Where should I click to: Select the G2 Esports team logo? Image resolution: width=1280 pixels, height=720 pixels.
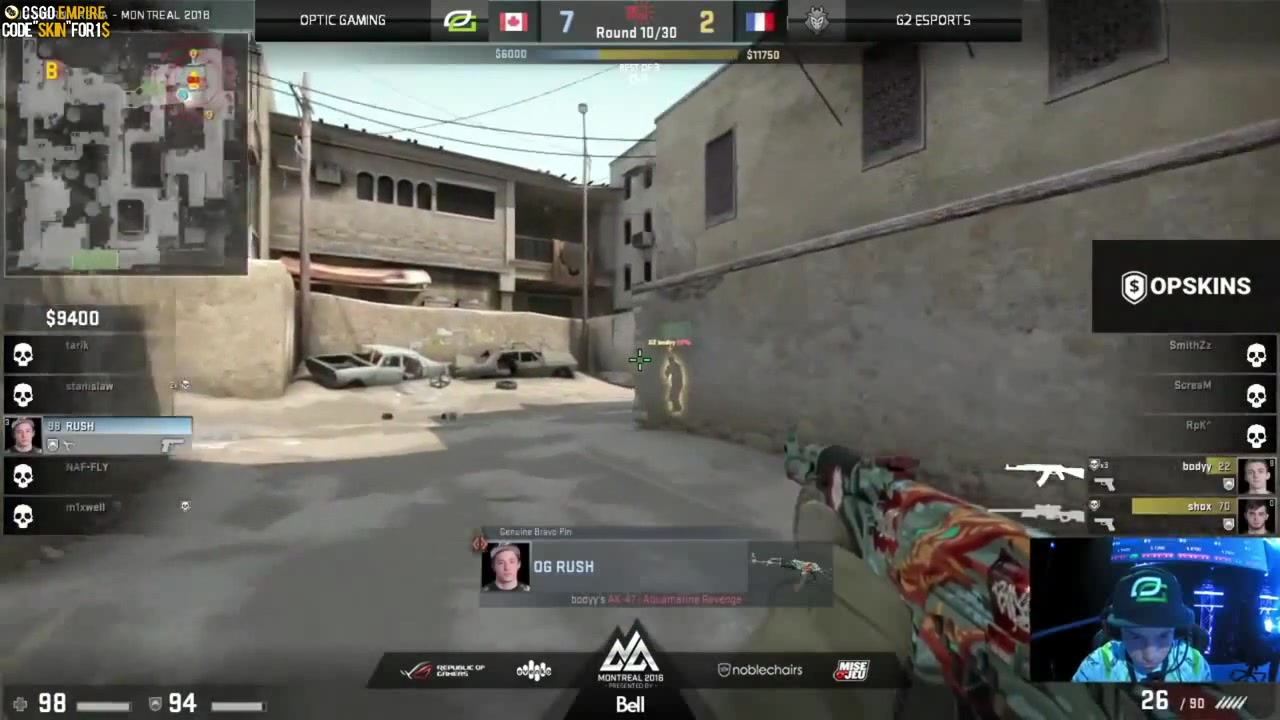point(817,20)
